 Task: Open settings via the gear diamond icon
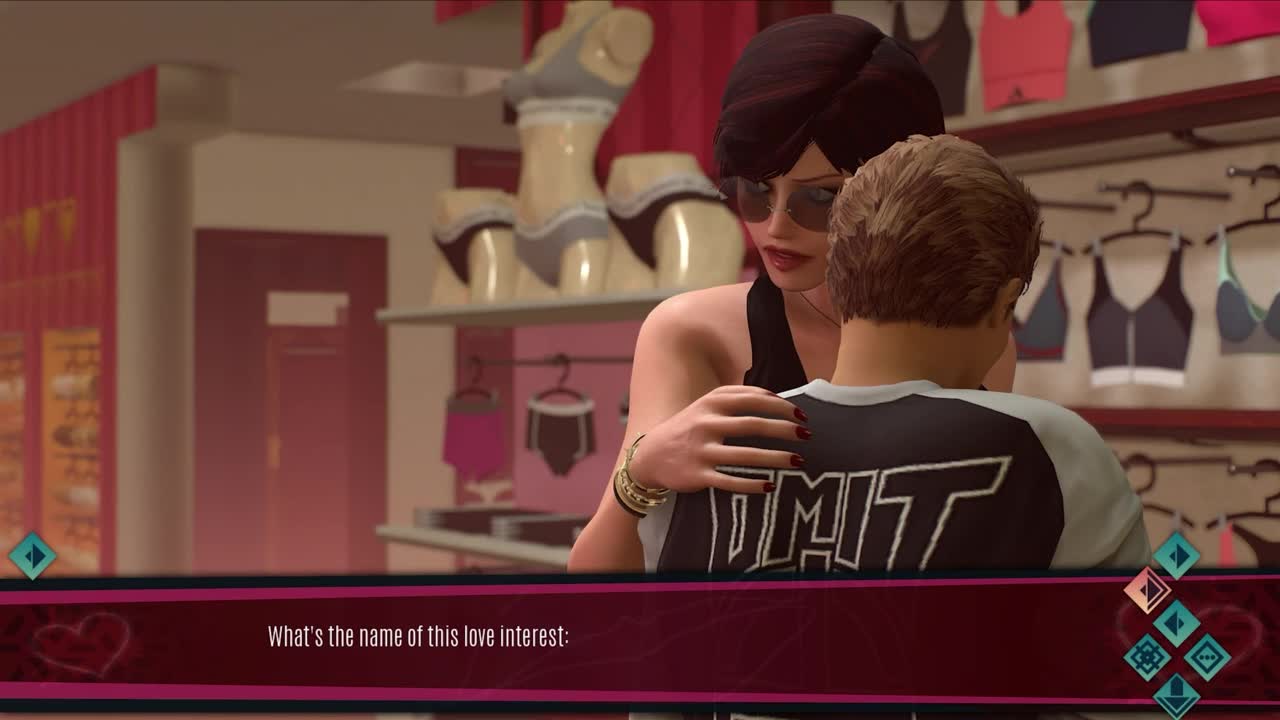1147,657
